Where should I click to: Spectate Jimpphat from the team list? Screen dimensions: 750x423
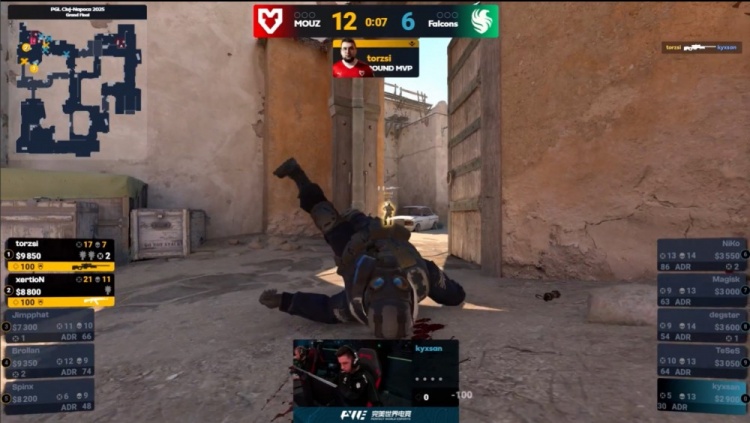(x=52, y=326)
